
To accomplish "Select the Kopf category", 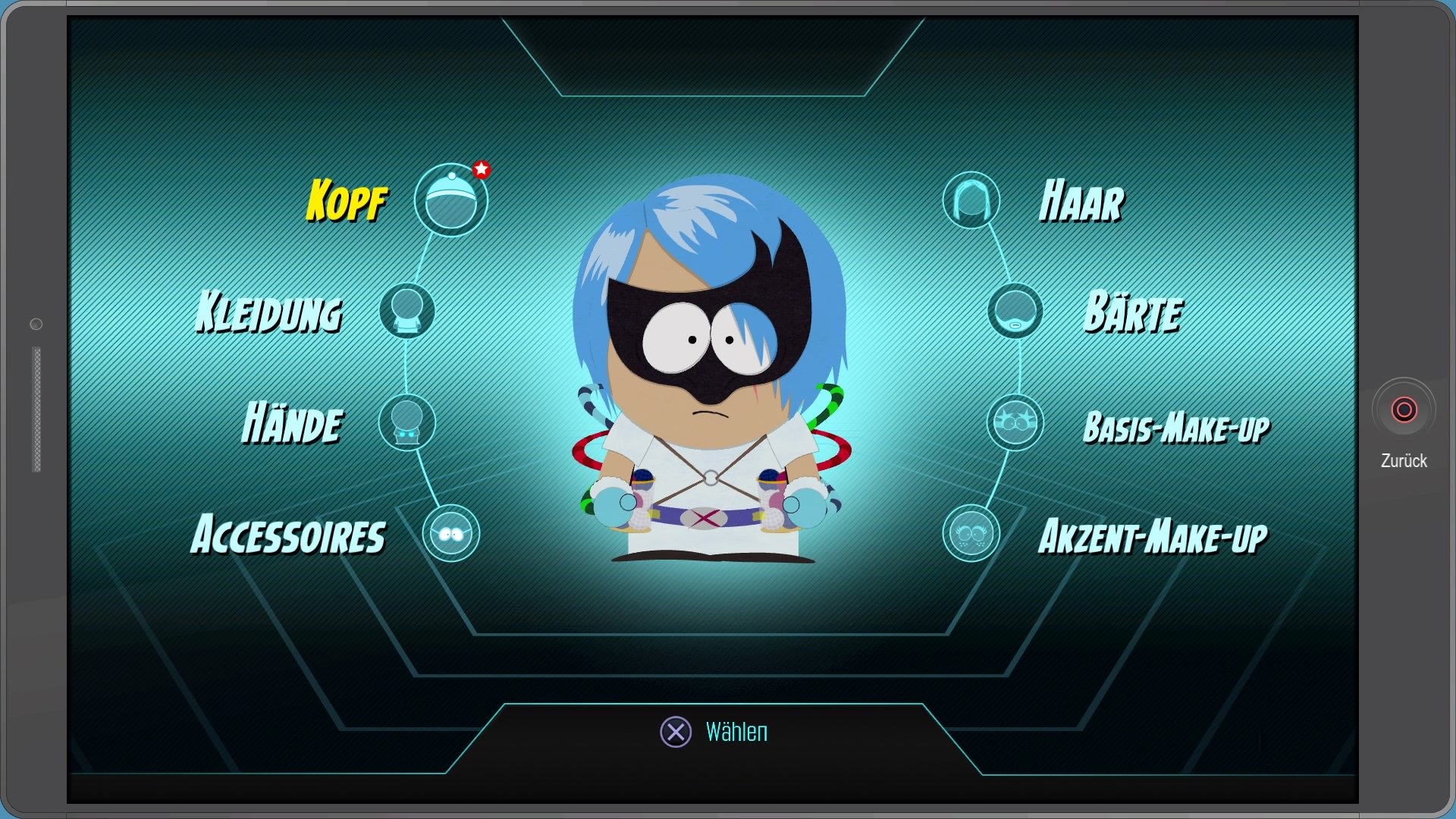I will [x=347, y=201].
